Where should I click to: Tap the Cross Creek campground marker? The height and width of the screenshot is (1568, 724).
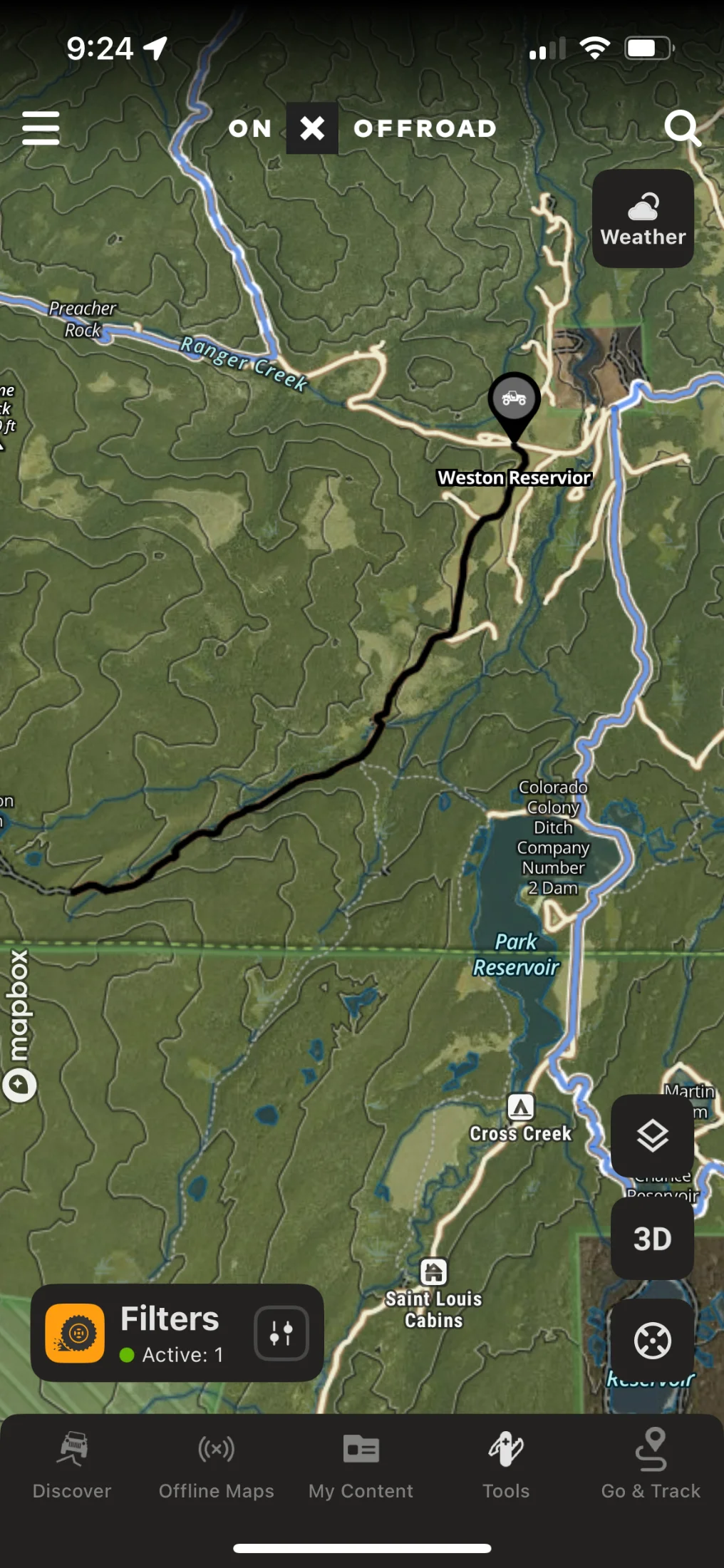coord(521,1108)
